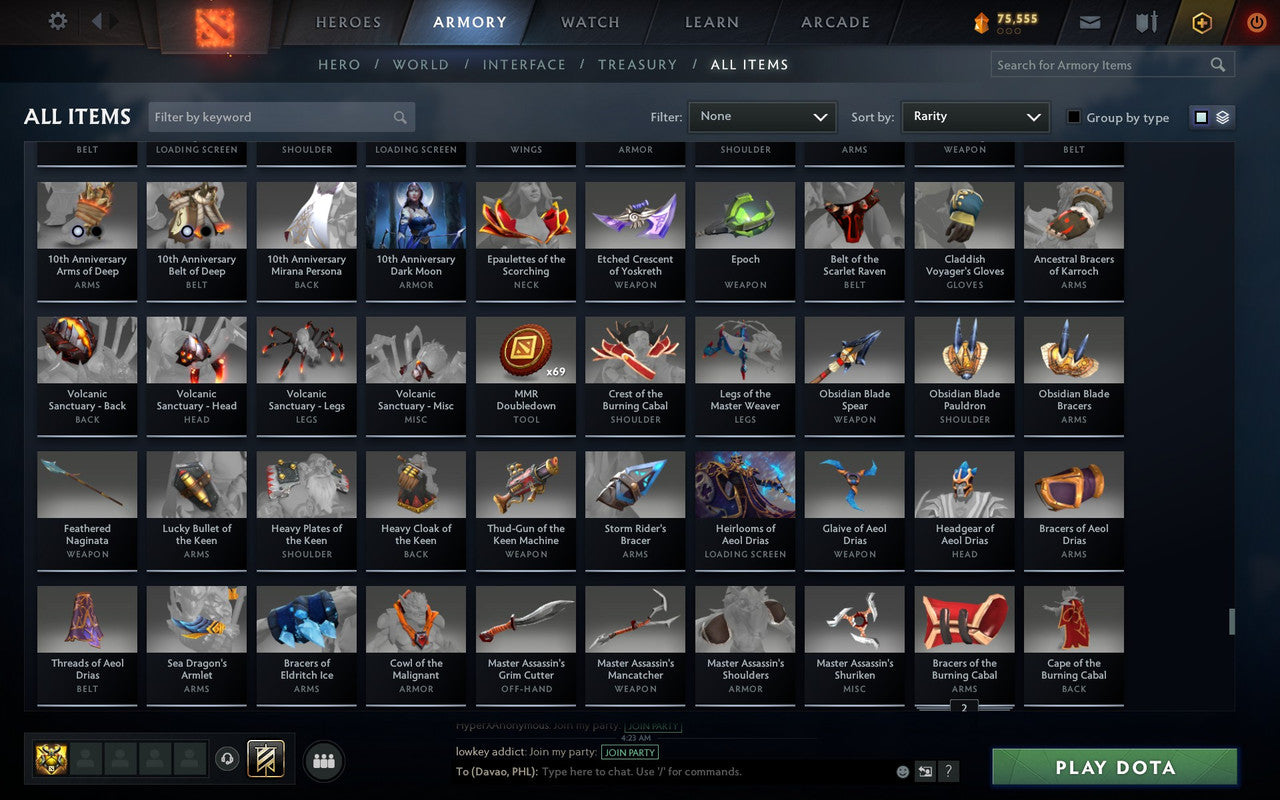
Task: Click JOIN PARTY next to lowkey addict
Action: click(630, 752)
